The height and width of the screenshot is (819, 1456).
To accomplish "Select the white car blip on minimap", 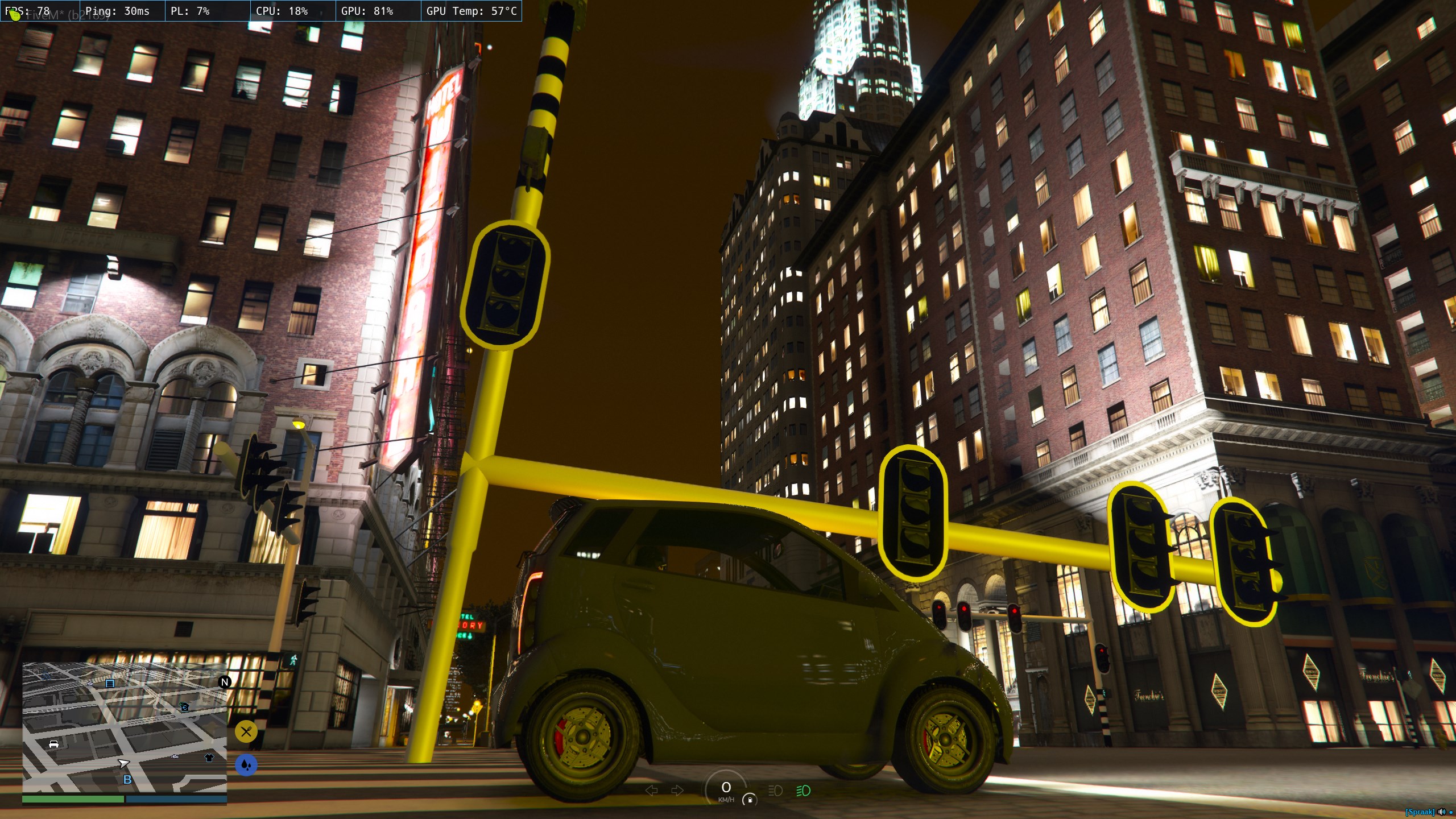I will [x=53, y=744].
